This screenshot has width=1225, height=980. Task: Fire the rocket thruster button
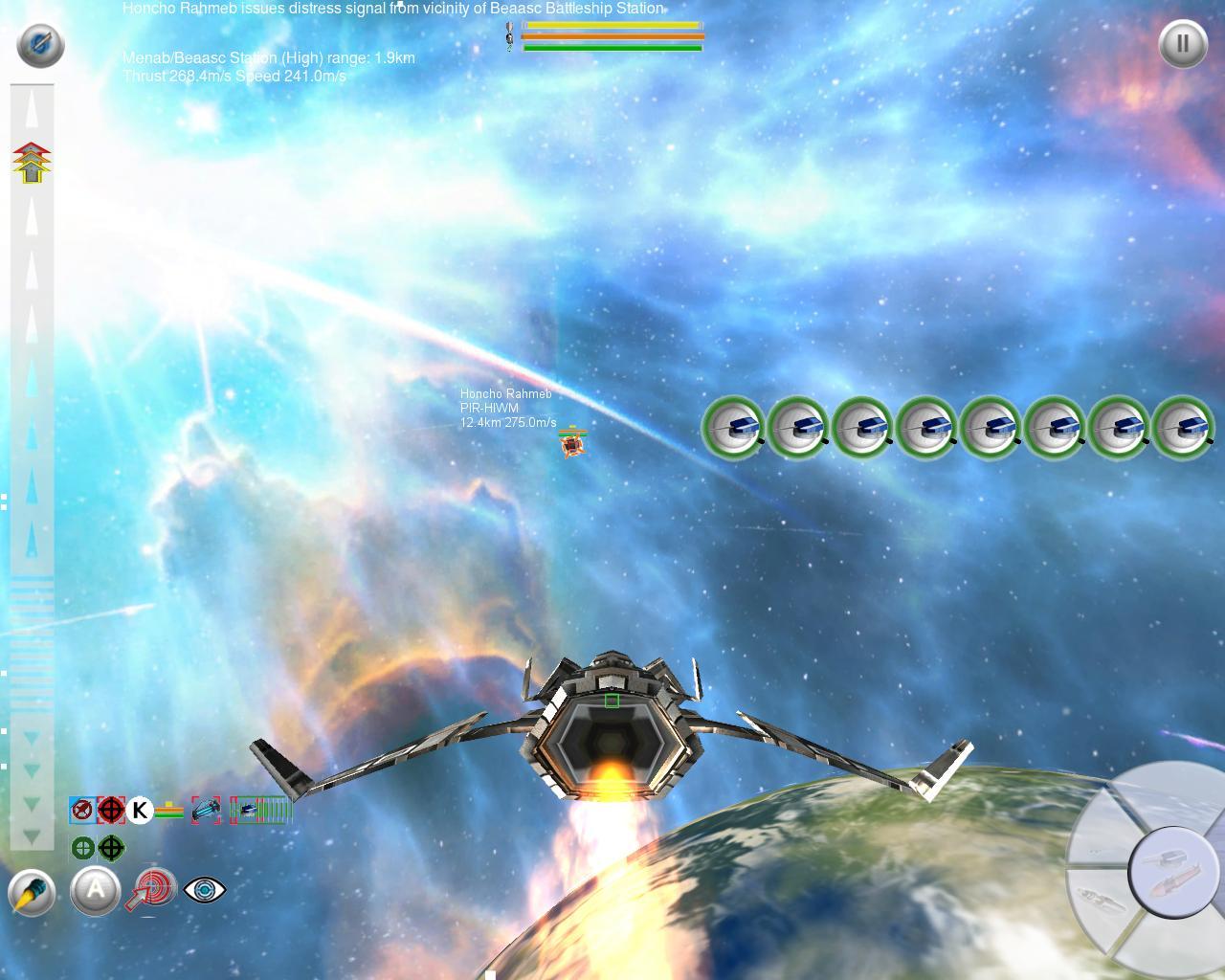pyautogui.click(x=32, y=893)
